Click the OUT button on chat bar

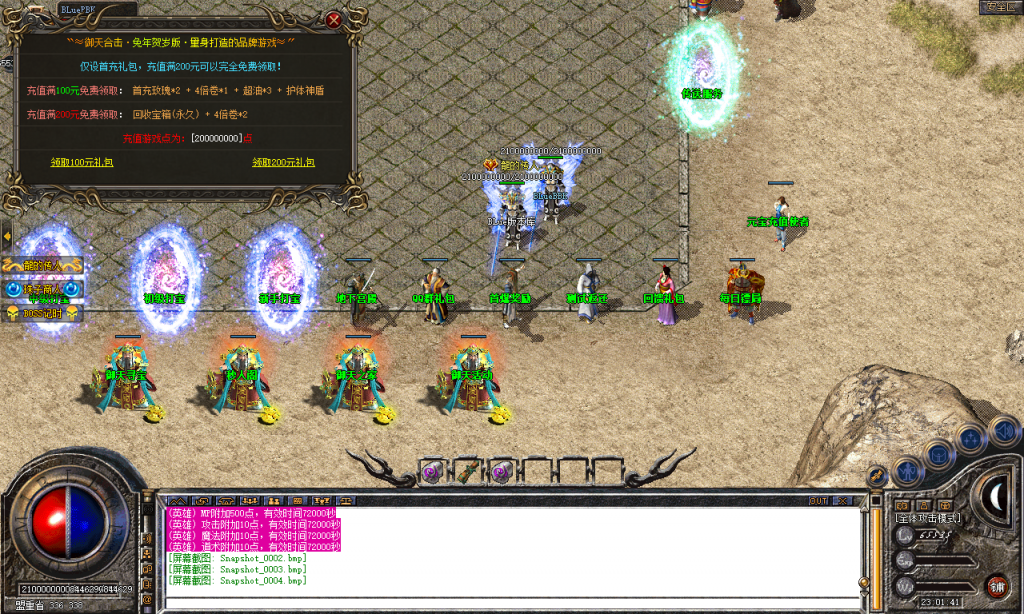[x=818, y=500]
